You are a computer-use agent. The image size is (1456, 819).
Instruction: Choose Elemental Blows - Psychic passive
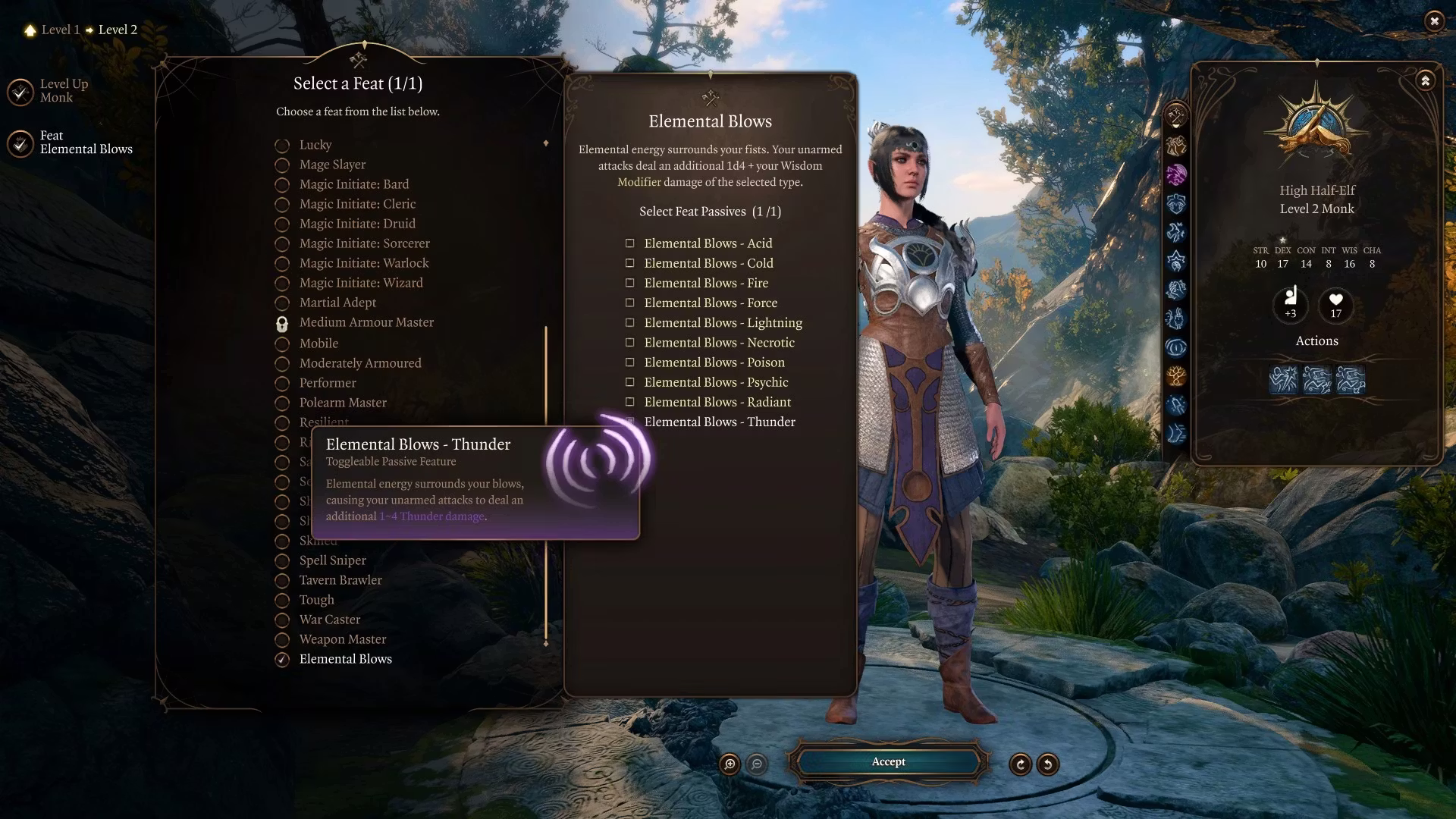629,382
